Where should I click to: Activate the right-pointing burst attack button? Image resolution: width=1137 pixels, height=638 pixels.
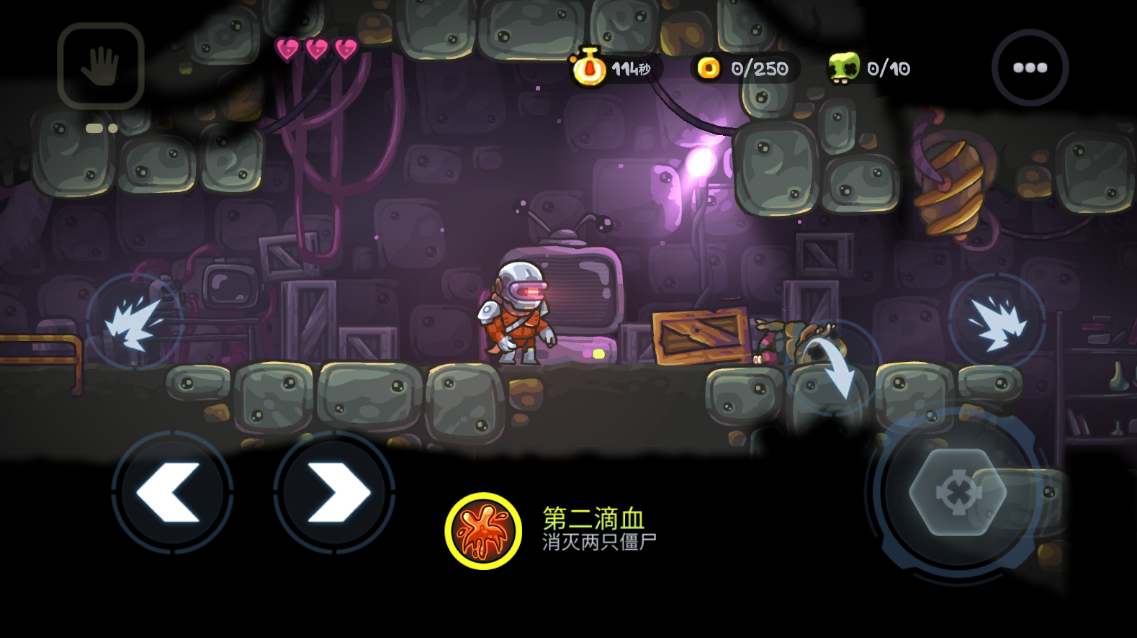(996, 321)
